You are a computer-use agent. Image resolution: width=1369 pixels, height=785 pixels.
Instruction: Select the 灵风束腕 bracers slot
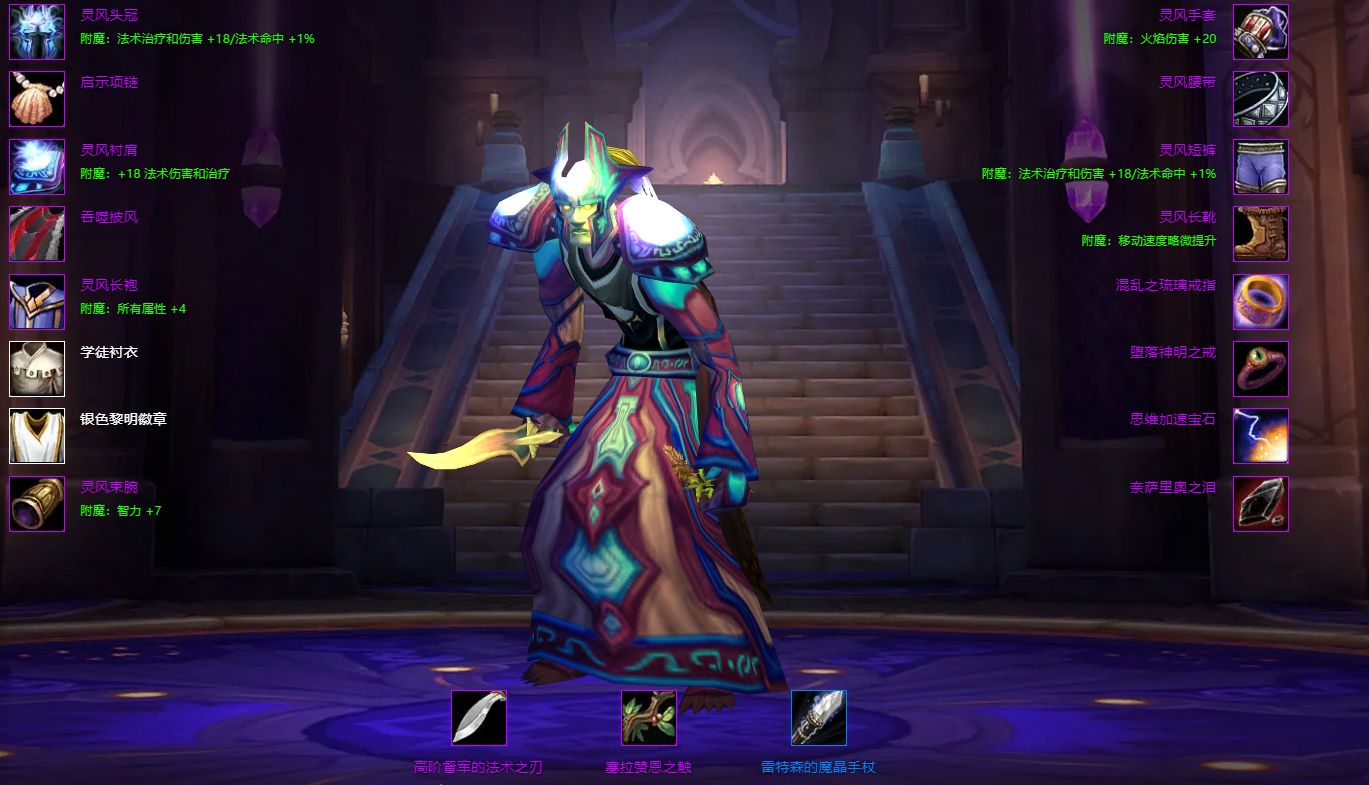[37, 504]
